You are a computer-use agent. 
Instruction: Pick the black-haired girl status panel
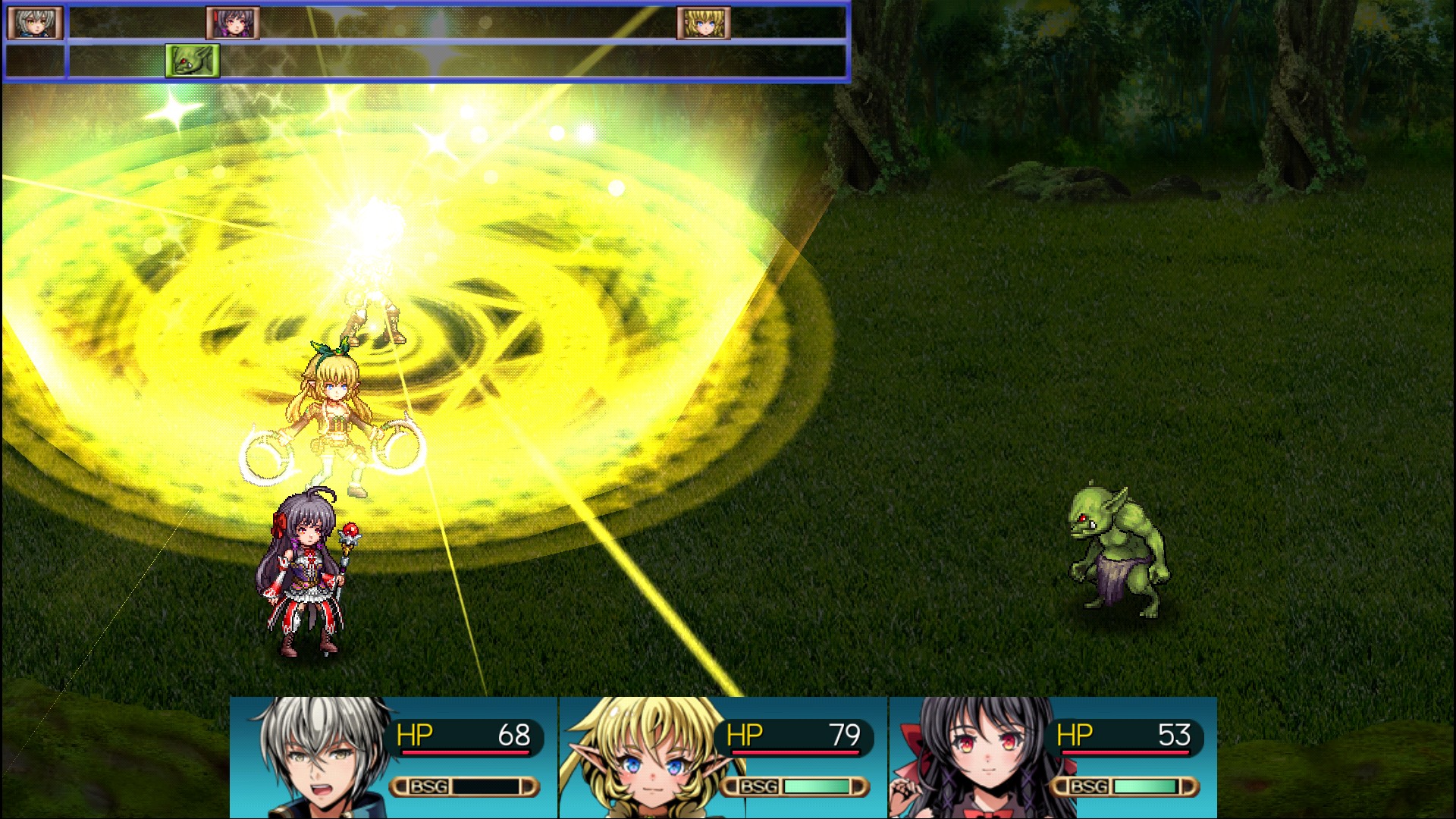coord(1053,757)
